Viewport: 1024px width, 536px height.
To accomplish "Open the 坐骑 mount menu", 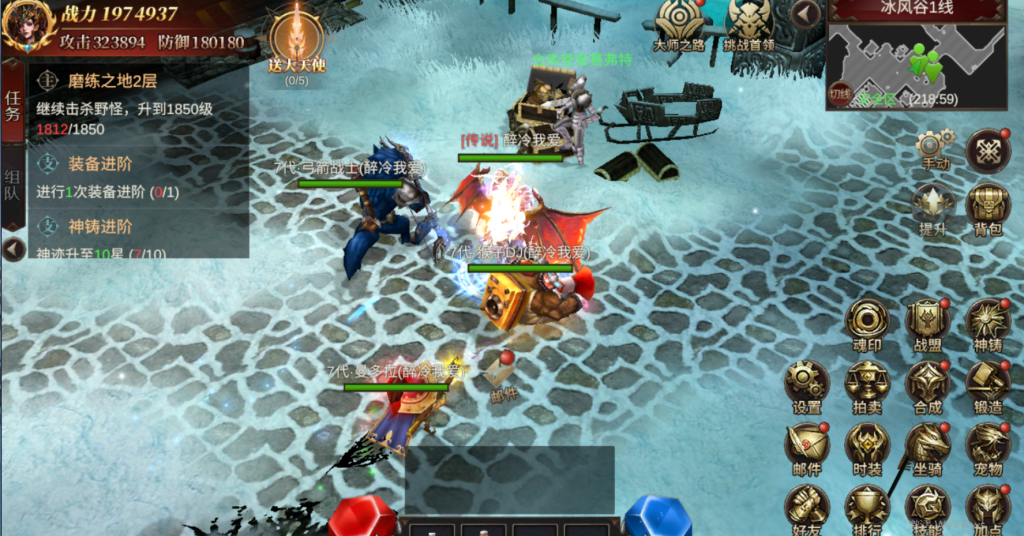I will pyautogui.click(x=927, y=446).
